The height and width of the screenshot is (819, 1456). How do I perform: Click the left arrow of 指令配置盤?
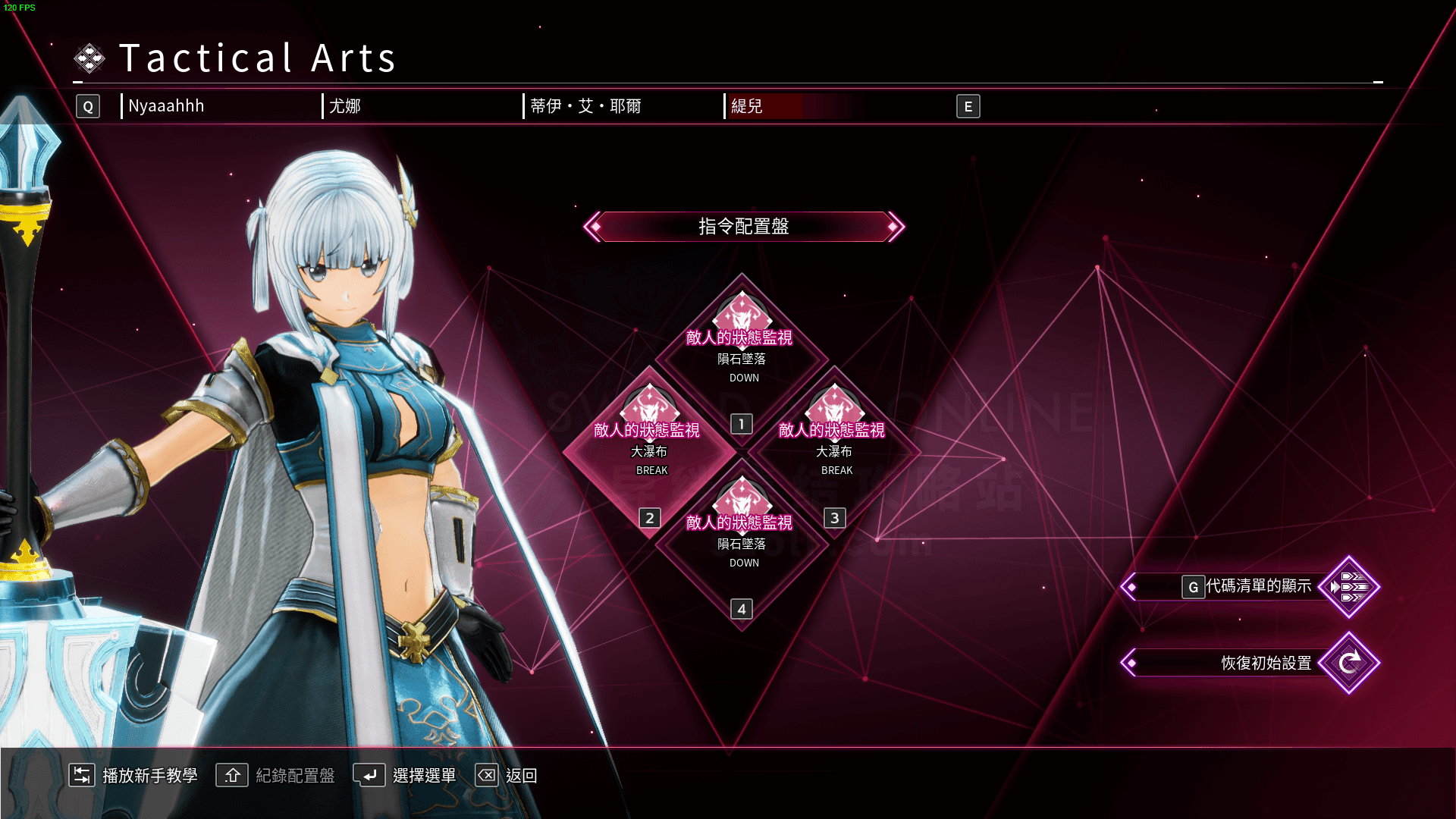point(594,227)
